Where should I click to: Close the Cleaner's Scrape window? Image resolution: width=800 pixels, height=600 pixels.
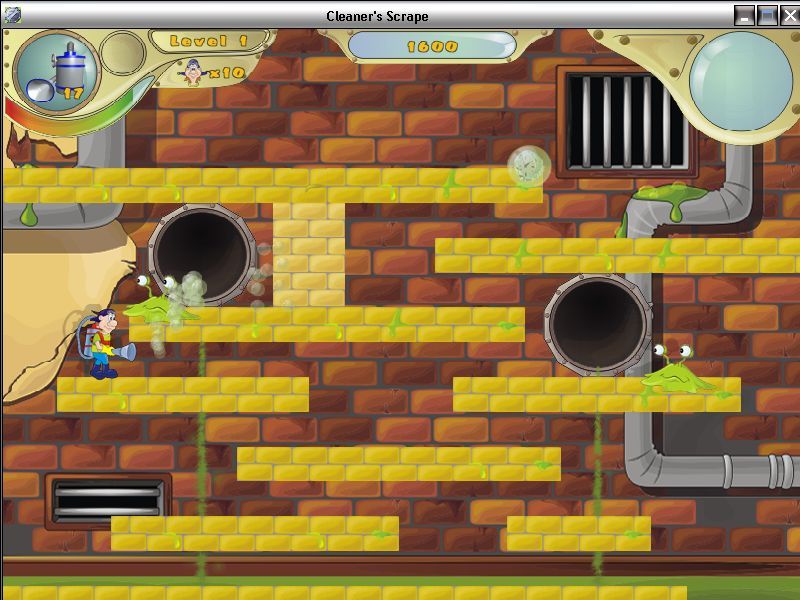[x=788, y=15]
